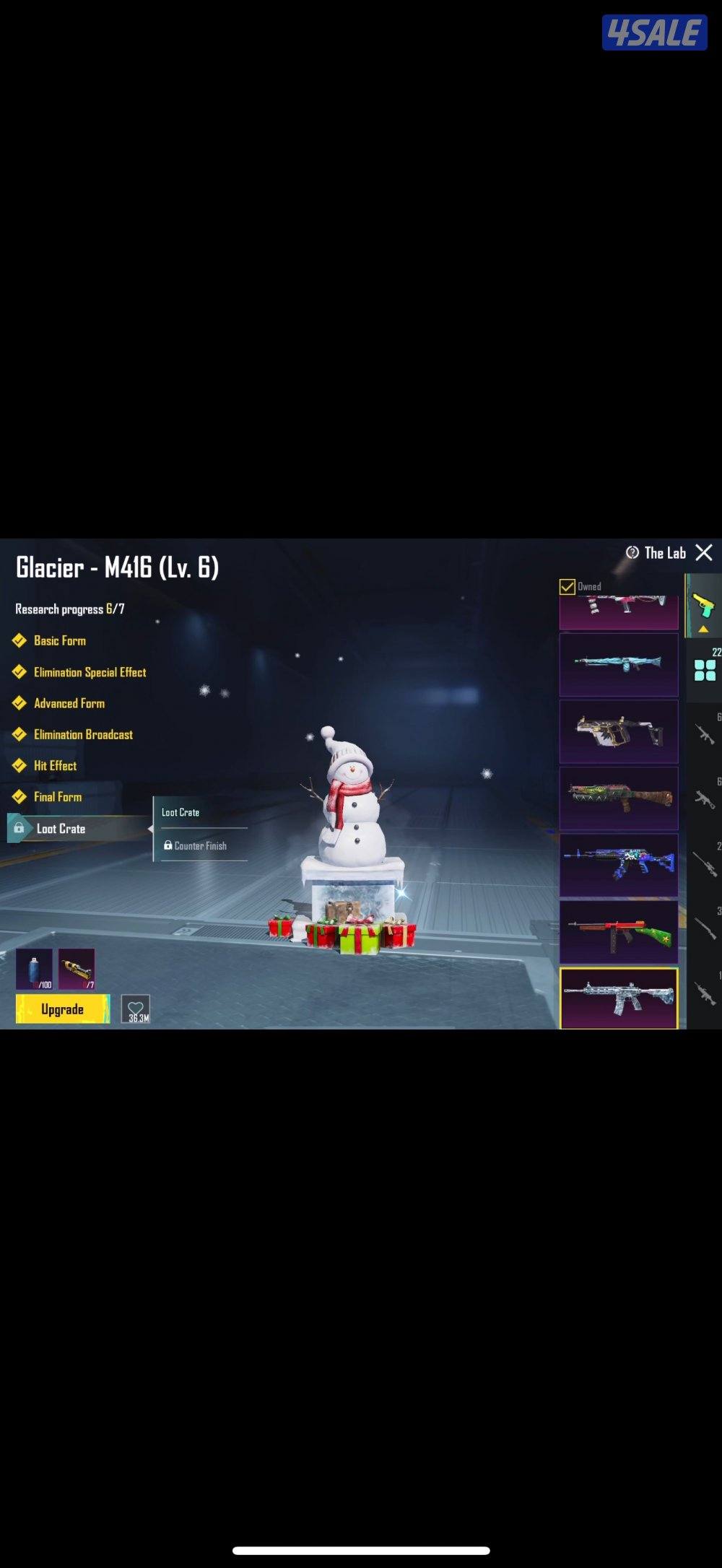Select the Loot Crate research stage
This screenshot has height=1568, width=722.
click(x=61, y=829)
